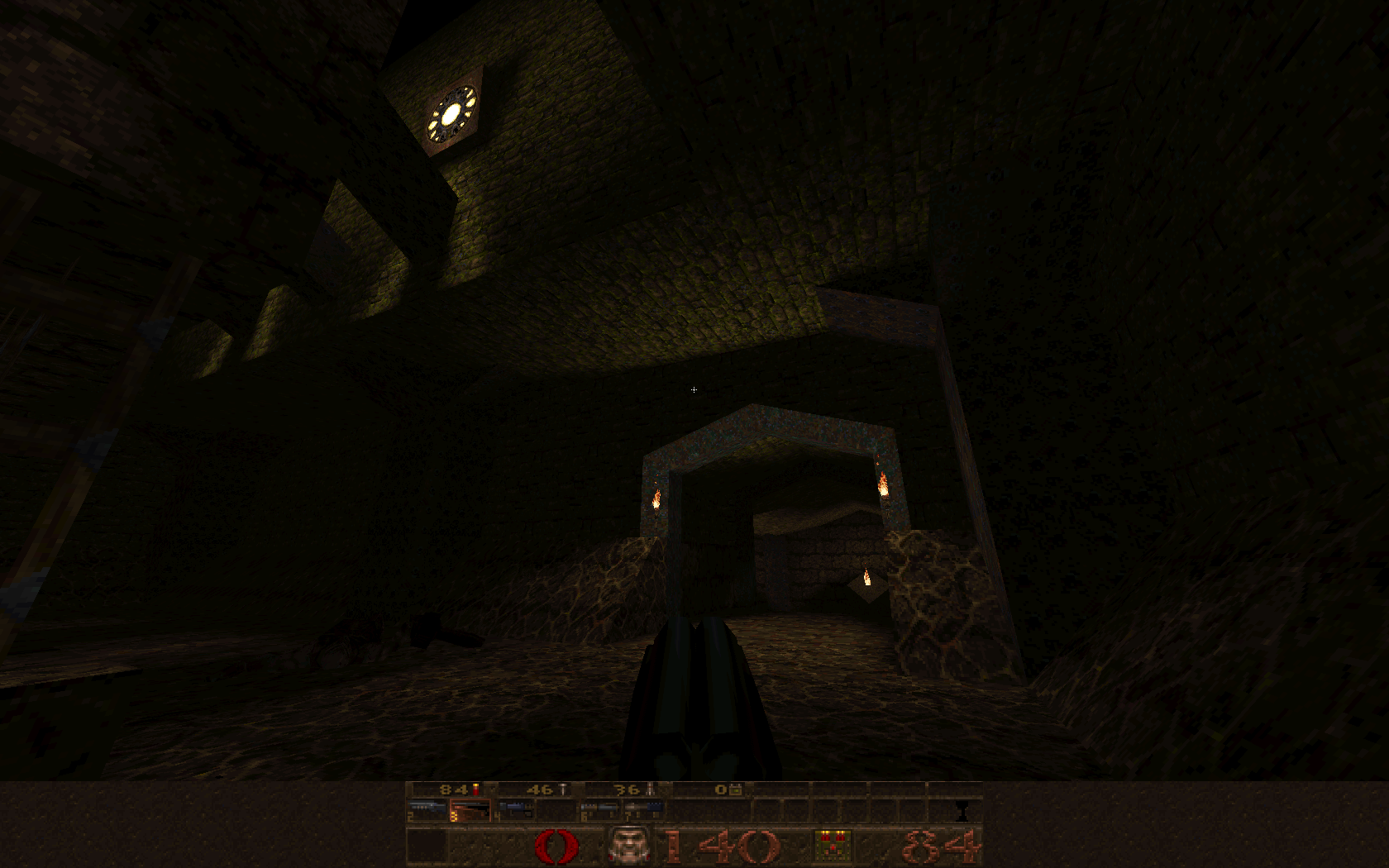
Task: Choose the highlighted super shotgun slot 3
Action: [470, 810]
